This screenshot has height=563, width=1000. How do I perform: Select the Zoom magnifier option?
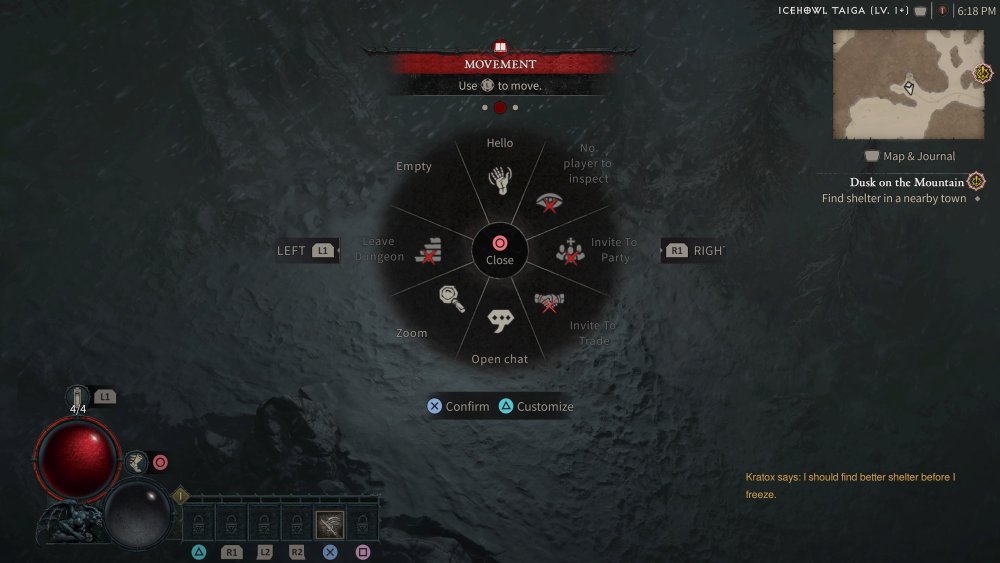tap(451, 298)
